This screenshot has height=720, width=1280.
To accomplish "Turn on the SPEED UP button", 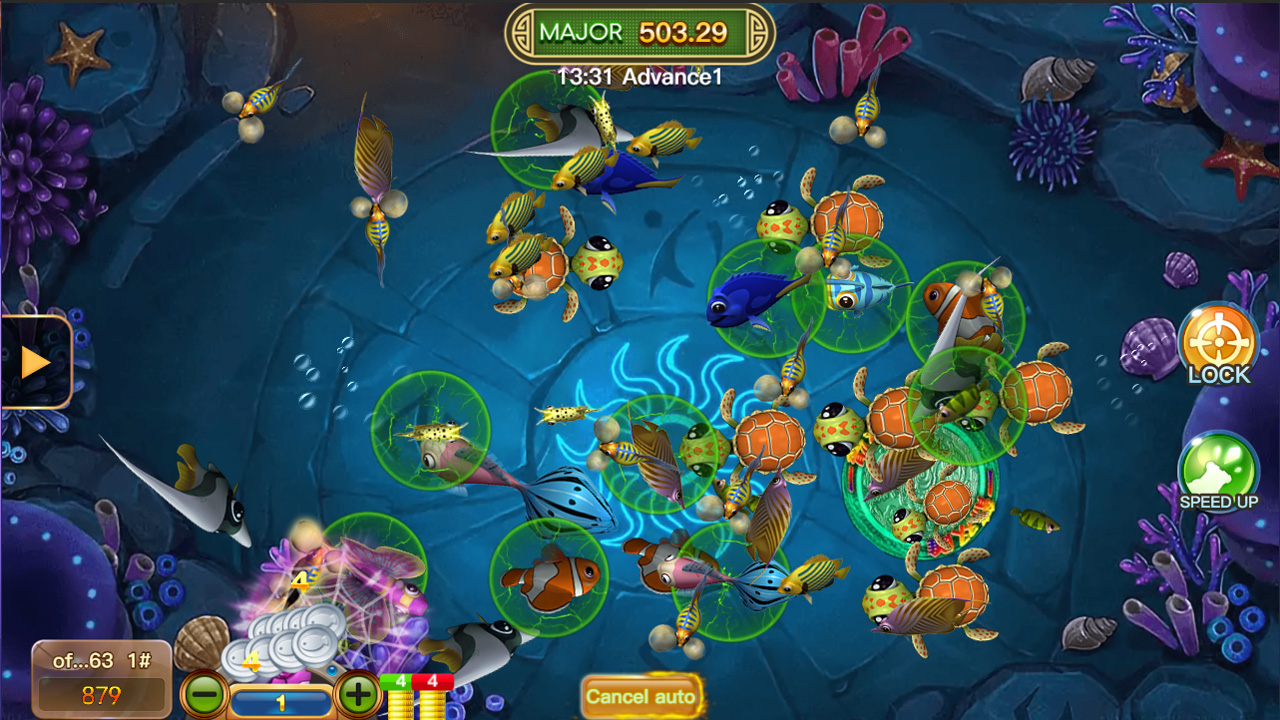I will coord(1217,470).
